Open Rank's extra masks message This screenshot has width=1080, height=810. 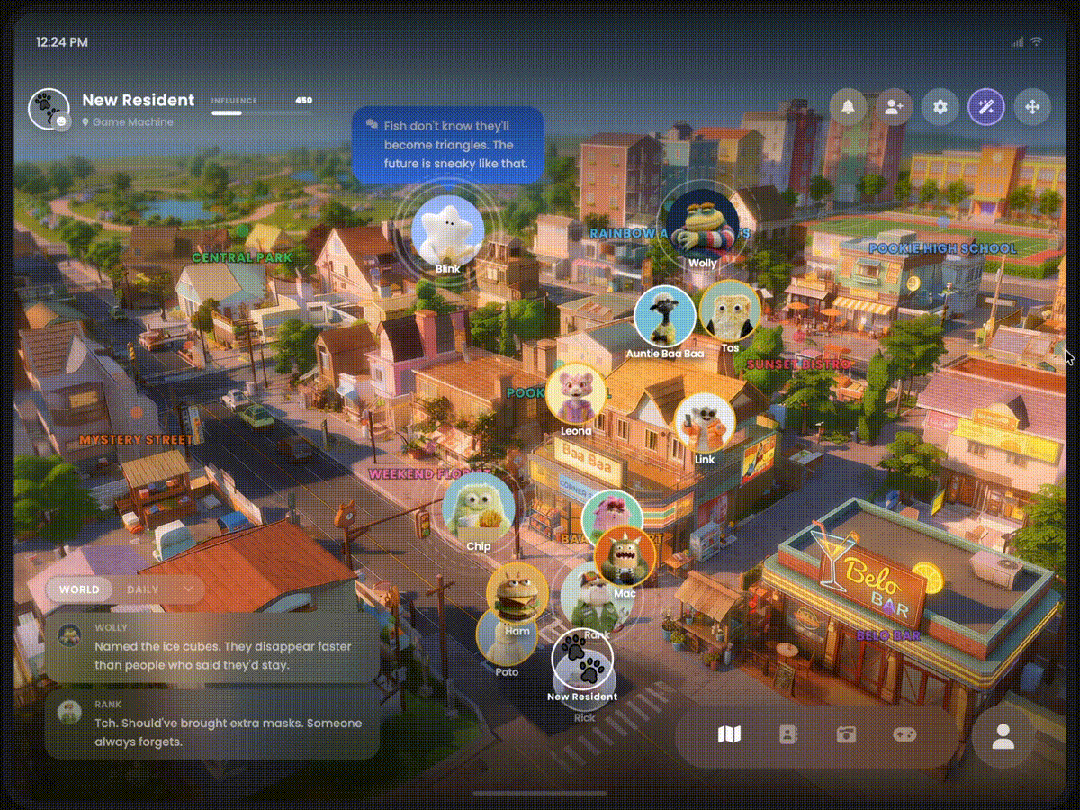213,724
